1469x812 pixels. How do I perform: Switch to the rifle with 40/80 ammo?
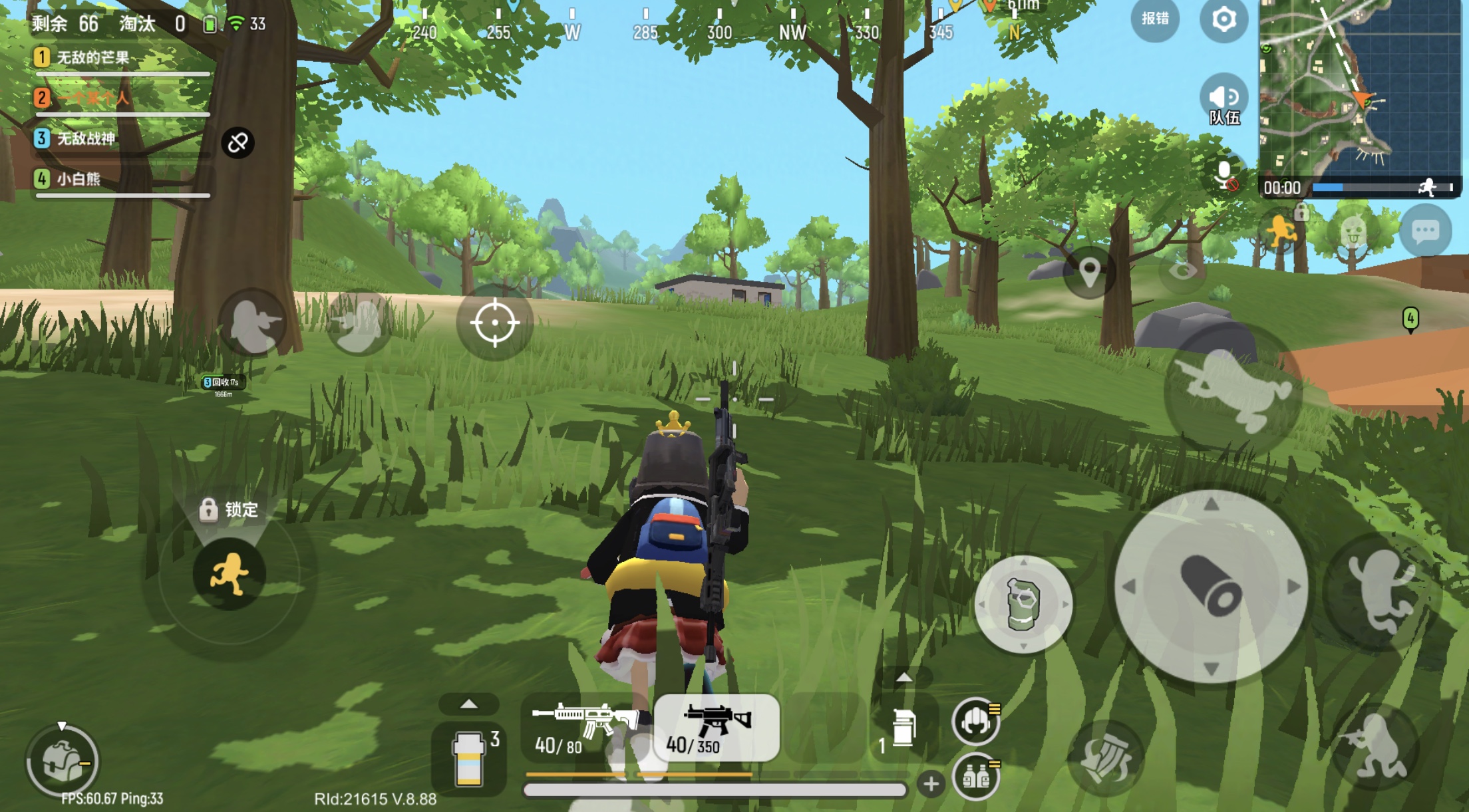(x=584, y=728)
